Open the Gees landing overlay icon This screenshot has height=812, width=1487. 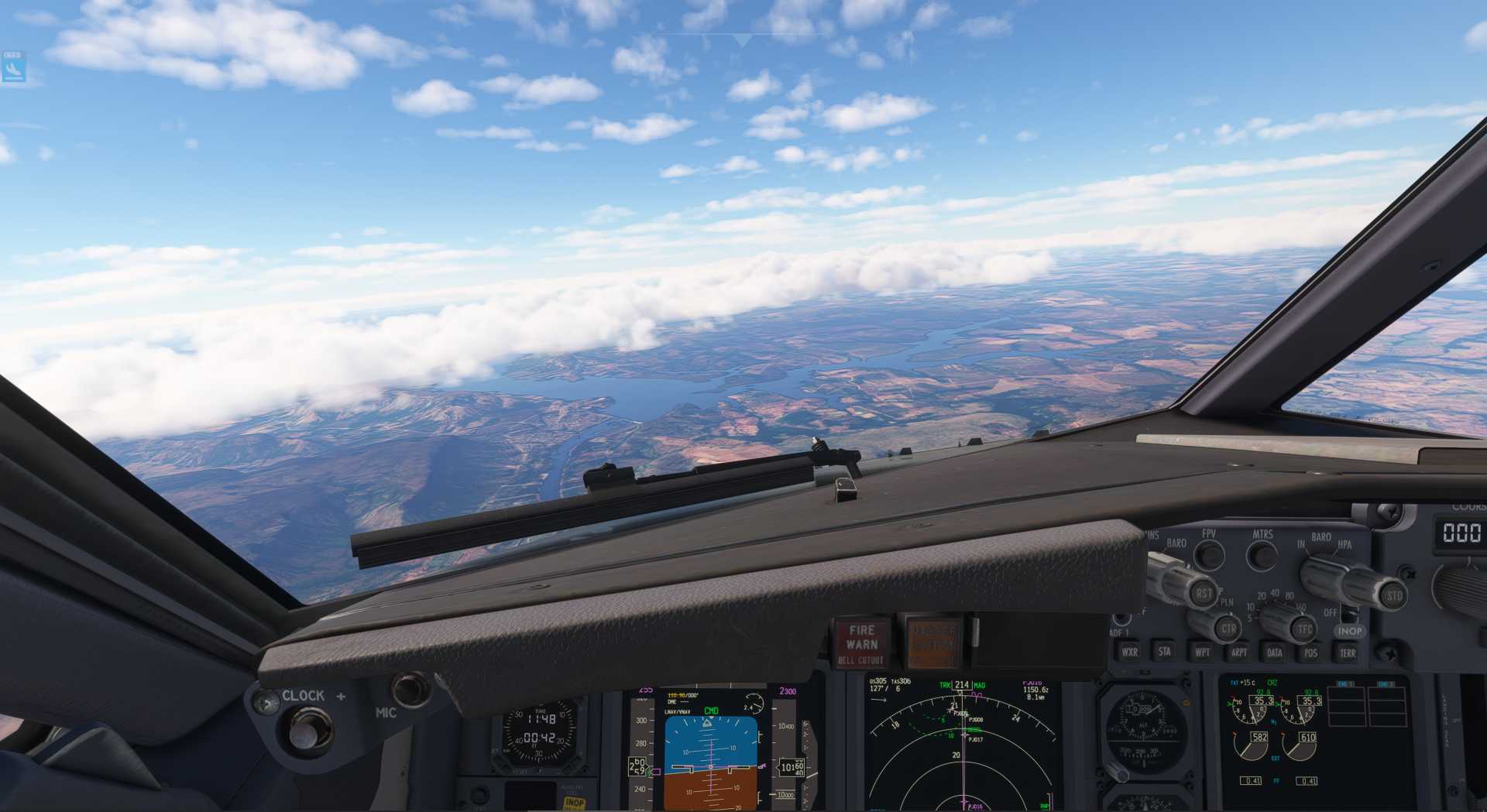(x=13, y=67)
